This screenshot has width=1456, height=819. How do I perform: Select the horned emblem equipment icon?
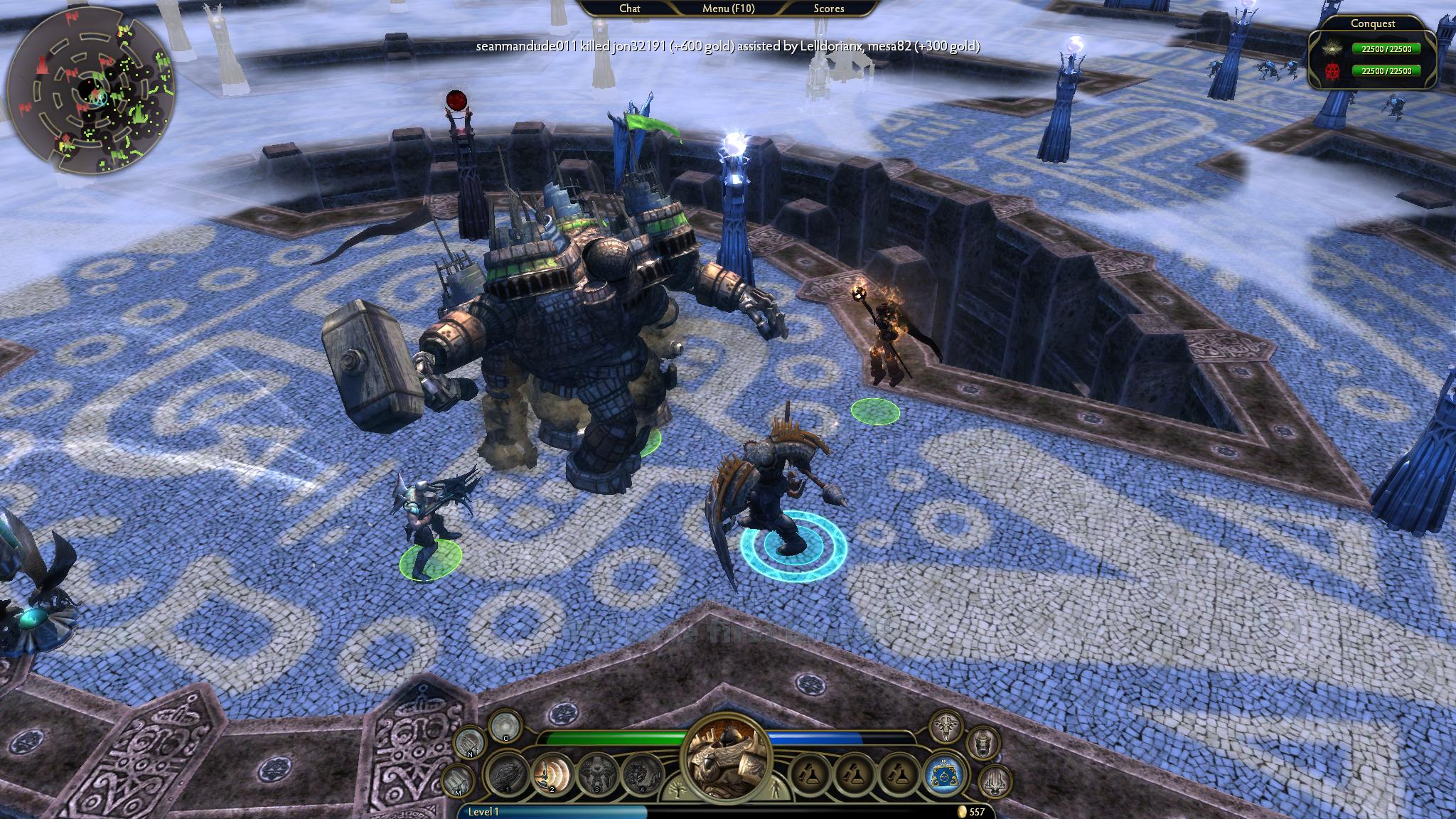946,726
